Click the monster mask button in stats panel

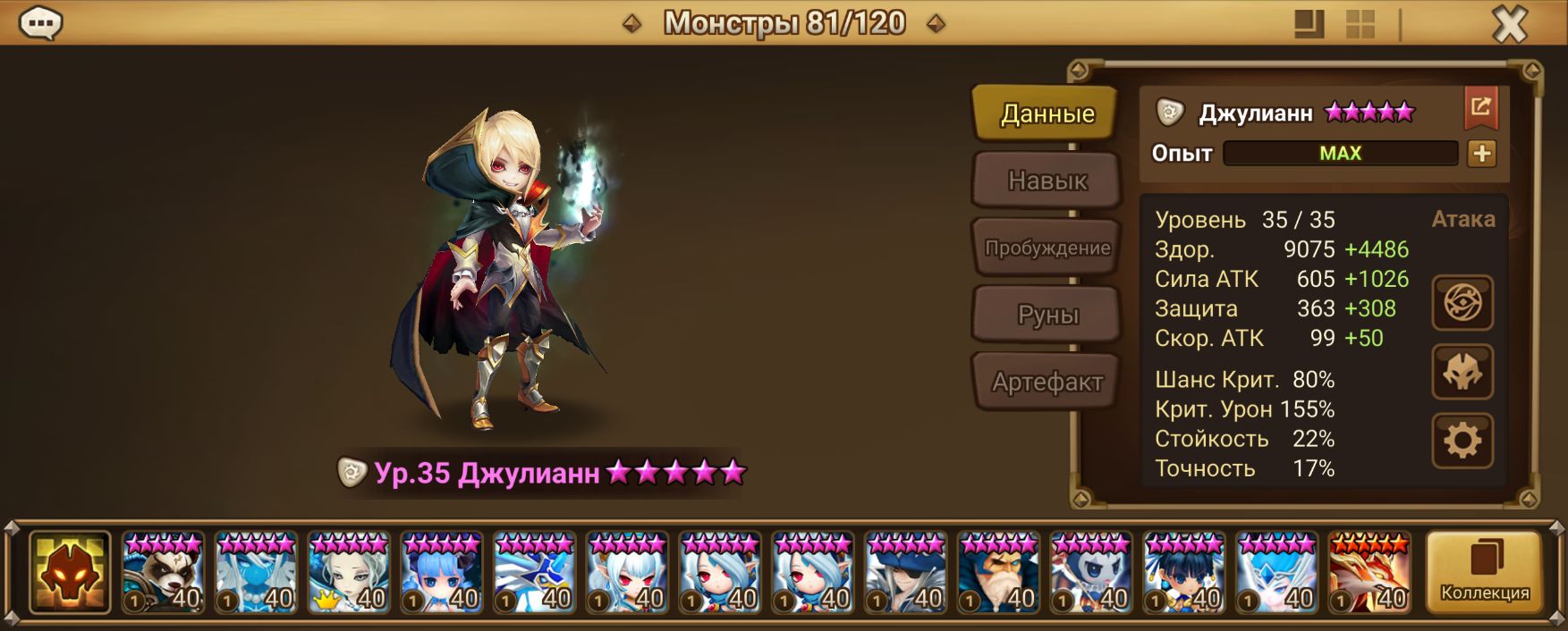[1462, 372]
